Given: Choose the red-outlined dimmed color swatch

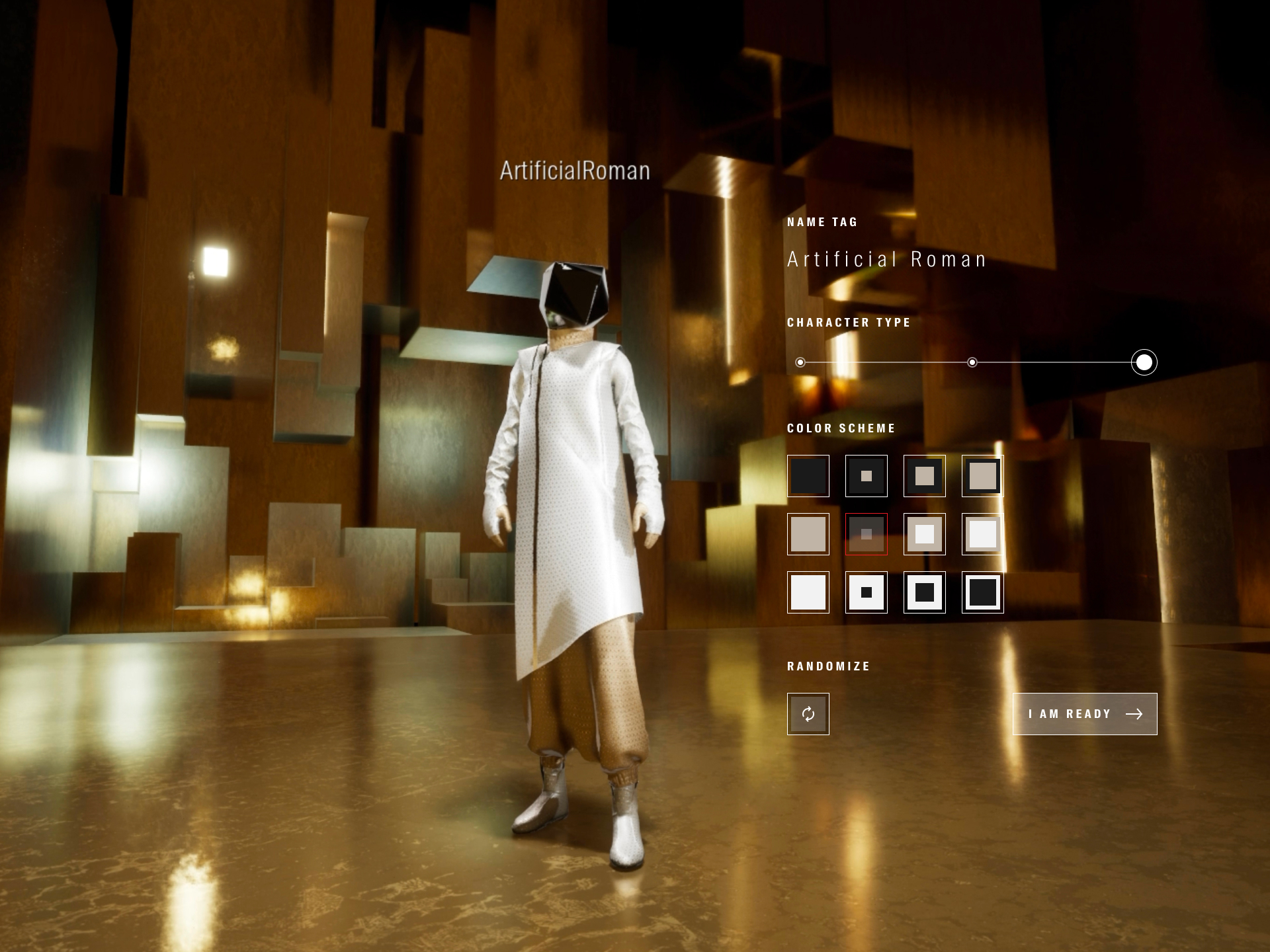Looking at the screenshot, I should pos(866,534).
